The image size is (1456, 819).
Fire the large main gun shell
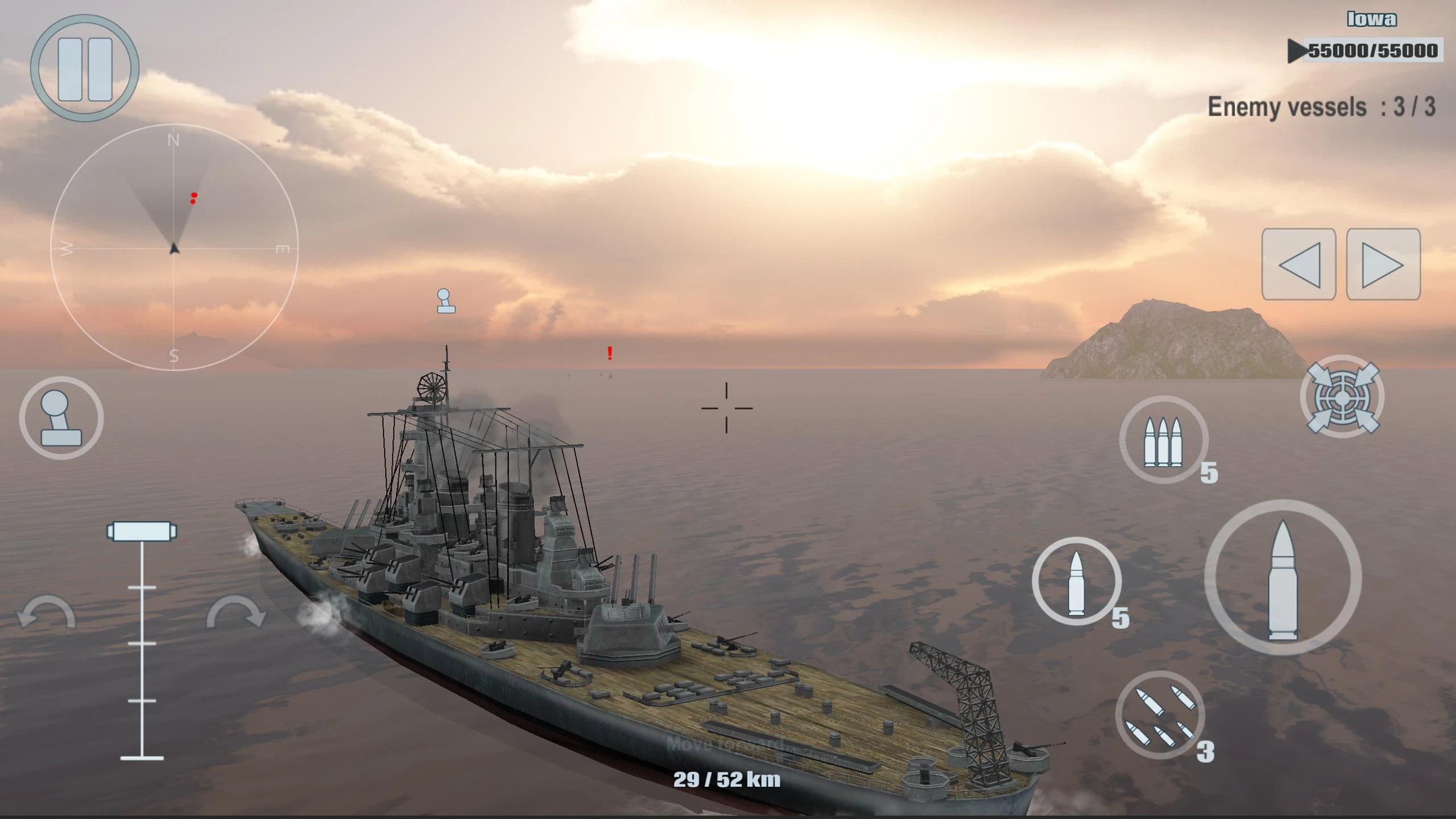pos(1283,578)
